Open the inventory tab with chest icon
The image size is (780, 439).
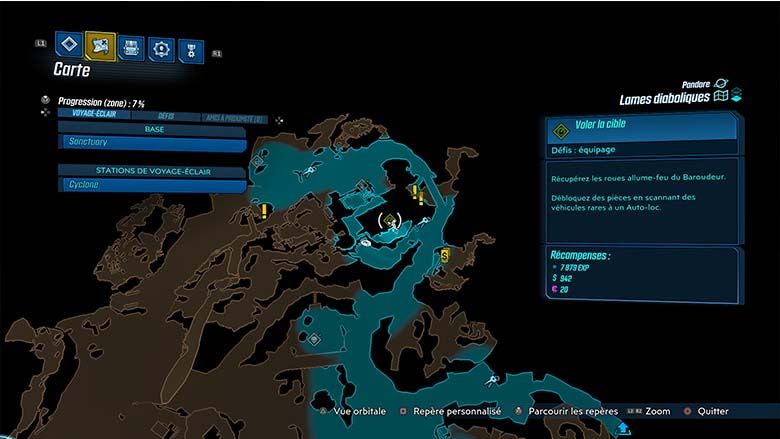(x=131, y=47)
